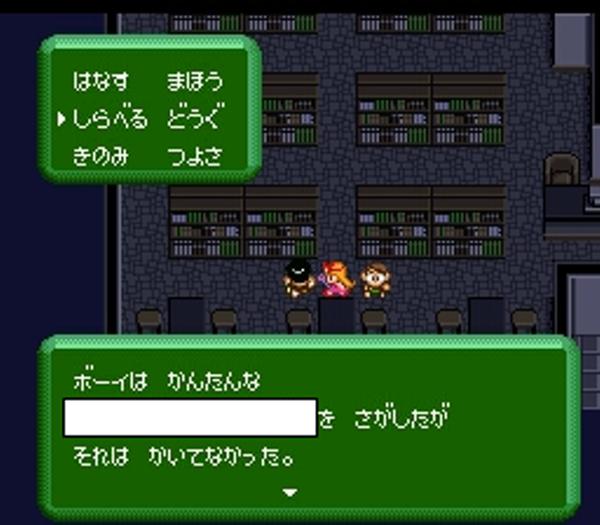Select しらべる (Examine) in the command menu
Screen dimensions: 600x525
[x=110, y=120]
